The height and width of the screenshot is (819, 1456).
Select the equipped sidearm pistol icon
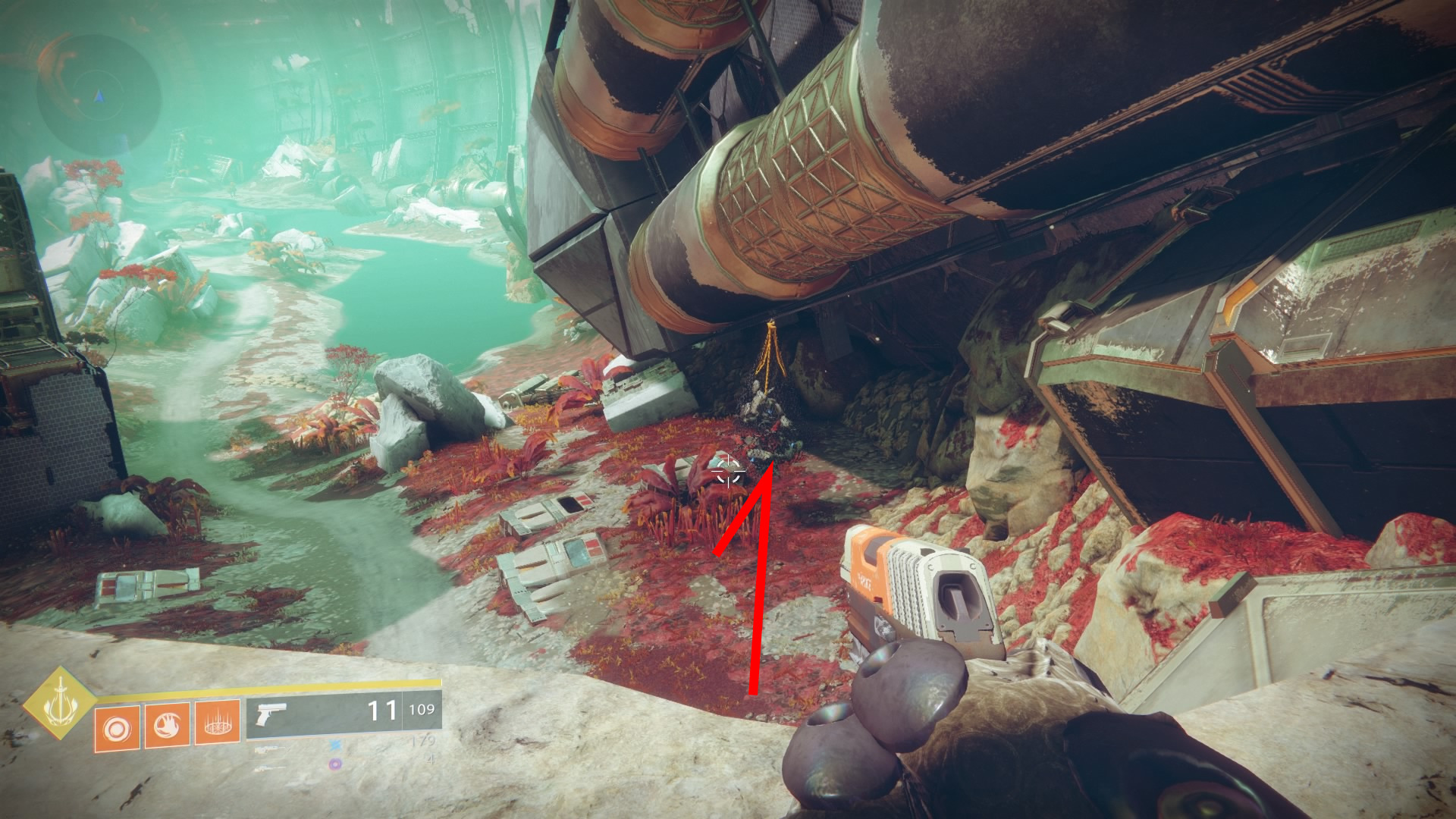coord(271,714)
